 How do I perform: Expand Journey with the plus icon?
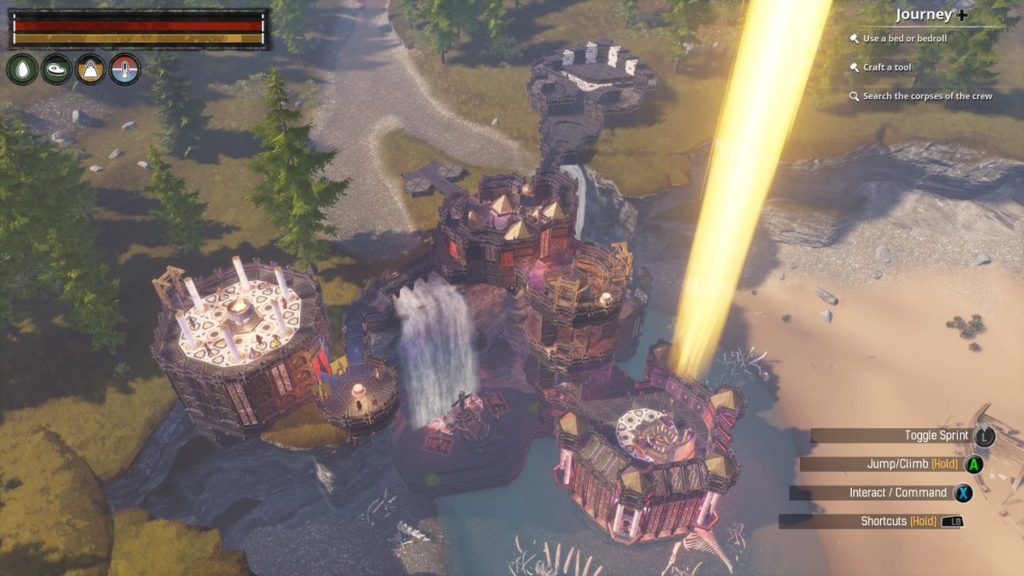[x=962, y=14]
